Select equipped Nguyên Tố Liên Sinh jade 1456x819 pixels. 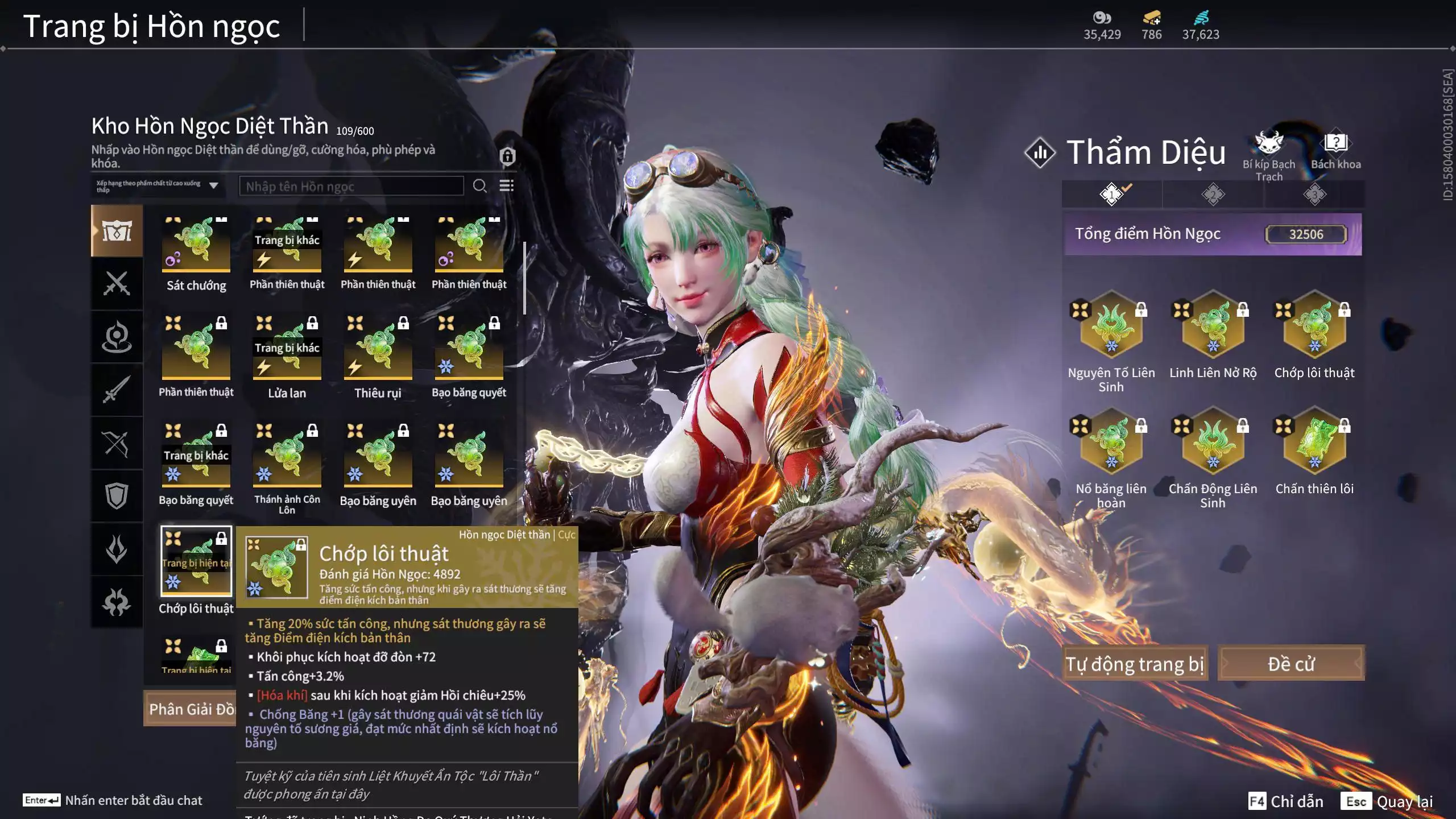point(1111,326)
